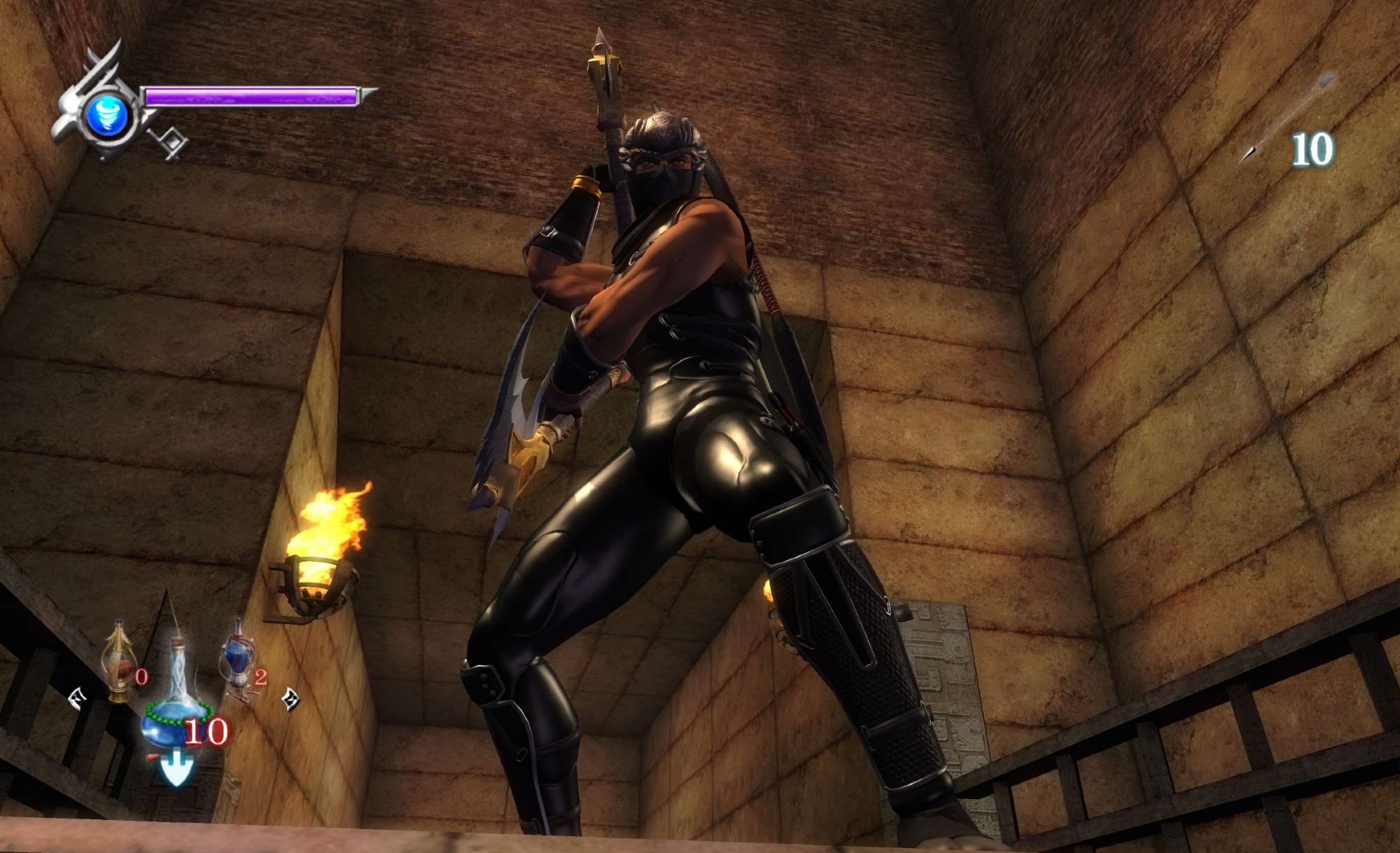Activate the blue tornado ninpo orb
This screenshot has height=853, width=1400.
coord(108,115)
